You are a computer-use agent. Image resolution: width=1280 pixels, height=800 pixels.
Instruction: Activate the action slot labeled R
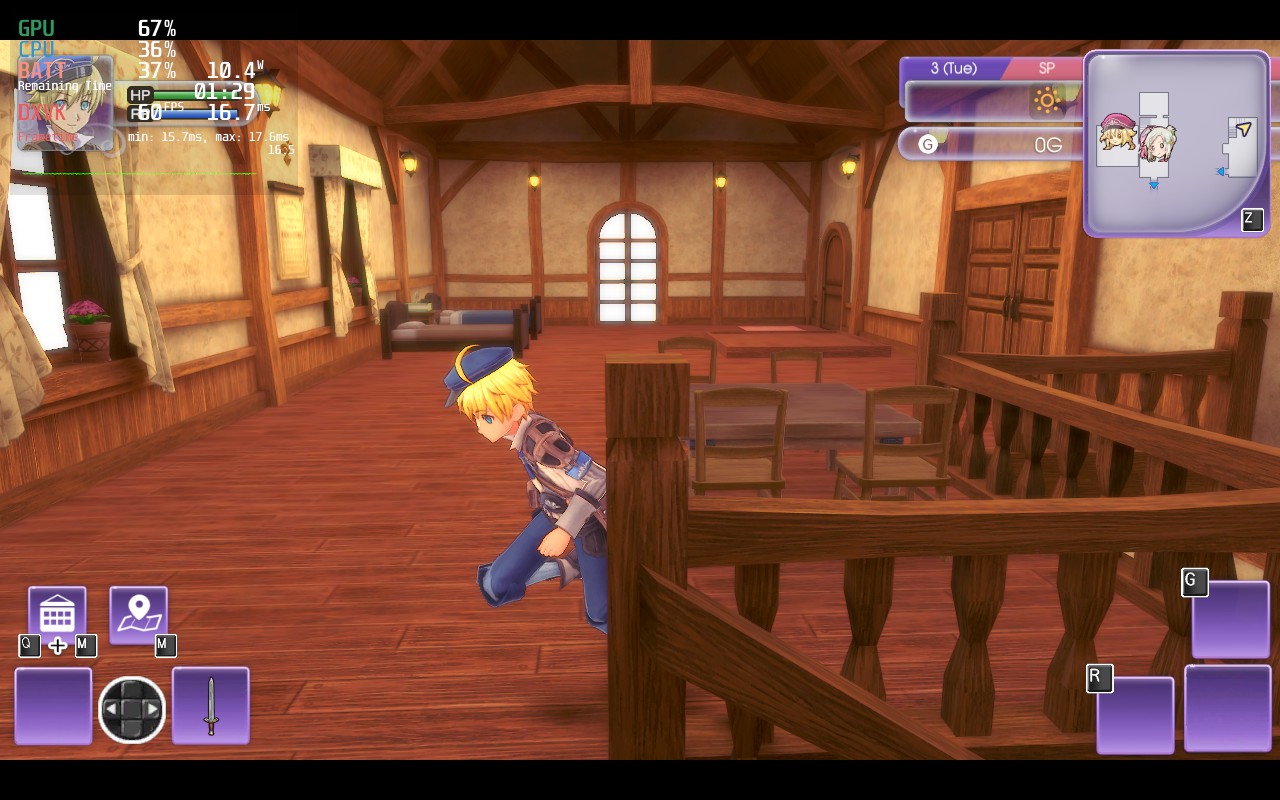1135,714
